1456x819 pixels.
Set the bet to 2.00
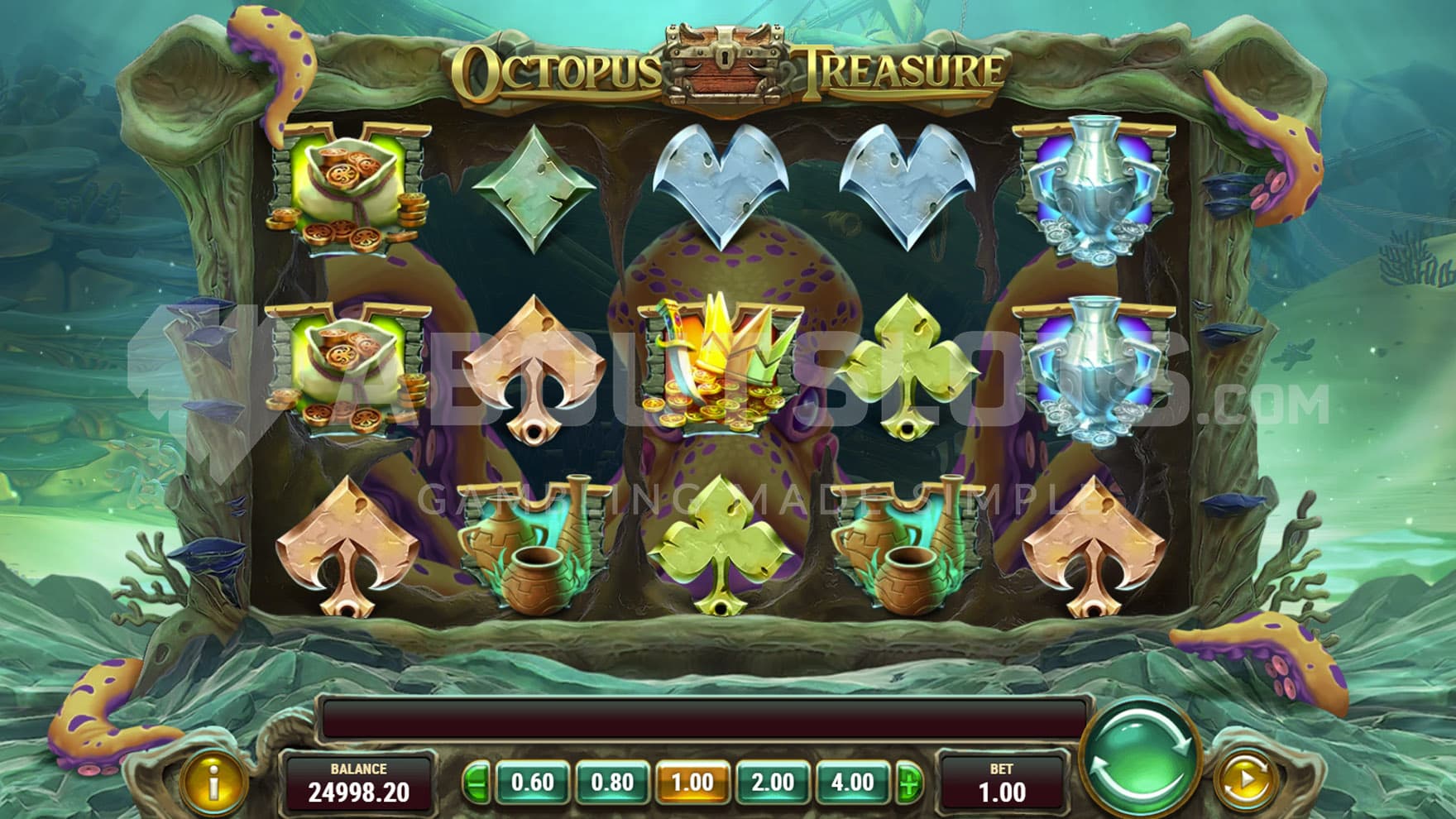(x=773, y=782)
